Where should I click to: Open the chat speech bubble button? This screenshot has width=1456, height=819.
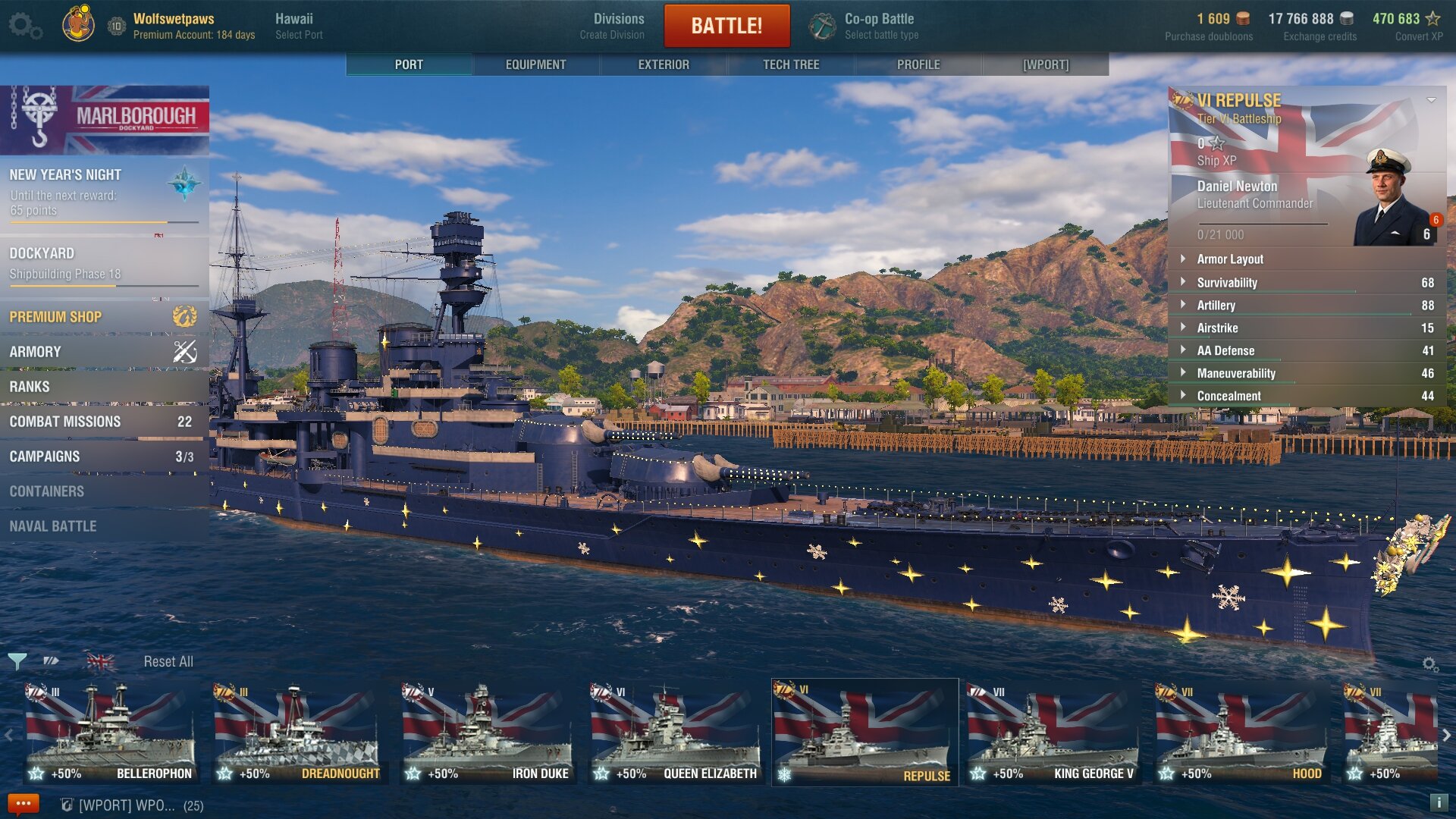pos(23,804)
